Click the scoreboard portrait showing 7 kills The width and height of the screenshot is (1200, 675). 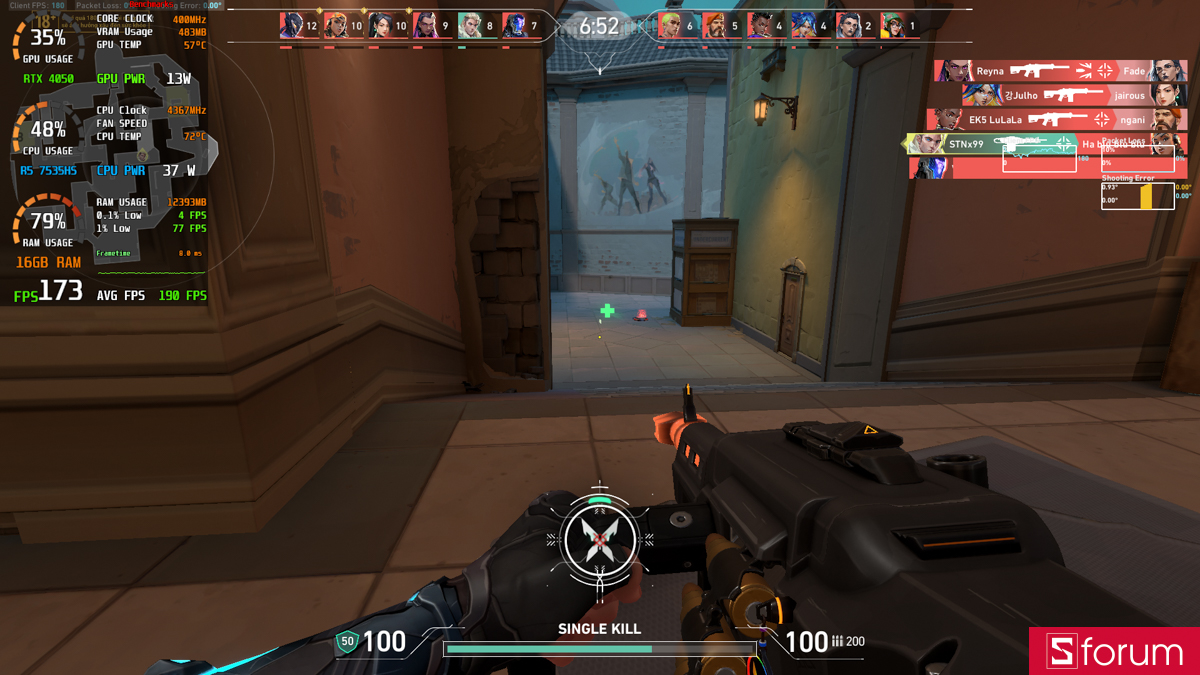click(x=515, y=26)
